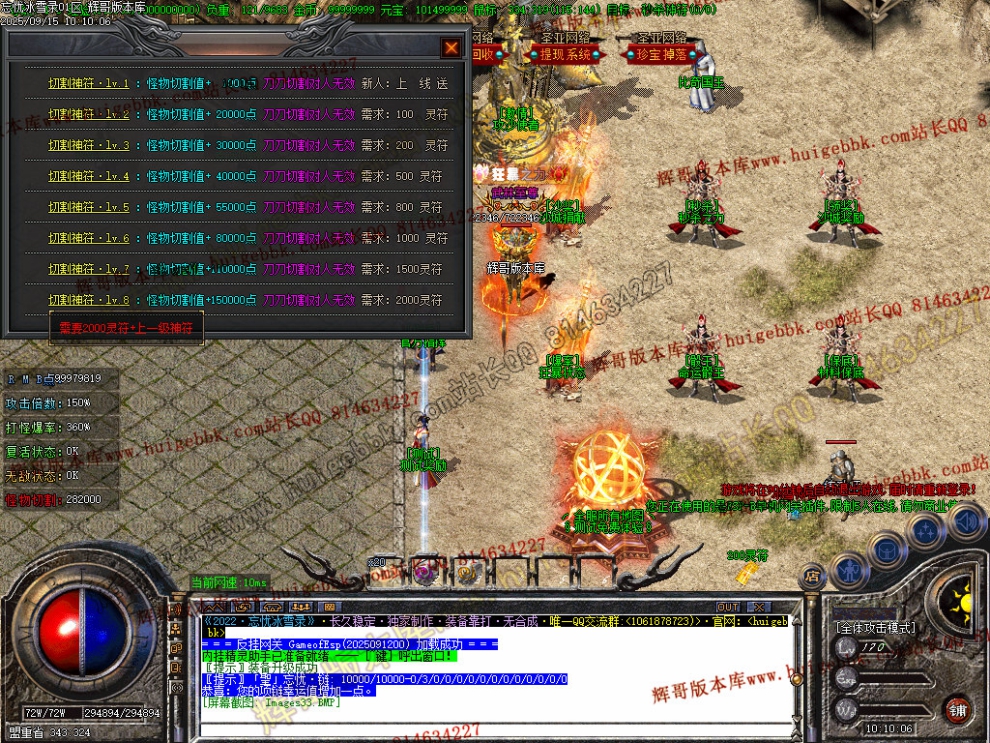The height and width of the screenshot is (743, 990).
Task: Use the golden swirl item in the quick belt
Action: point(466,571)
